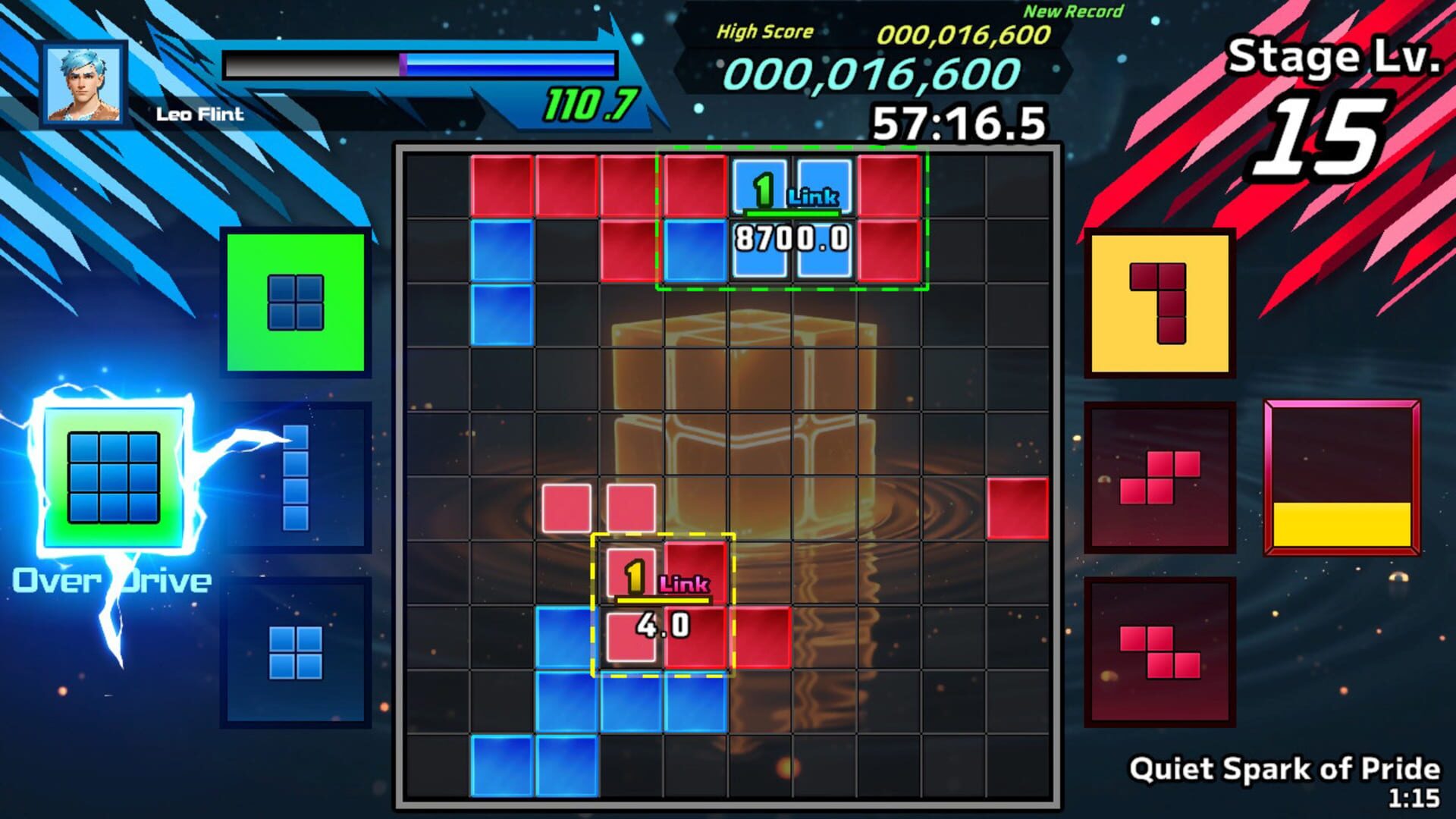The width and height of the screenshot is (1456, 819).
Task: Expand the green dashed scoring area
Action: coord(792,216)
